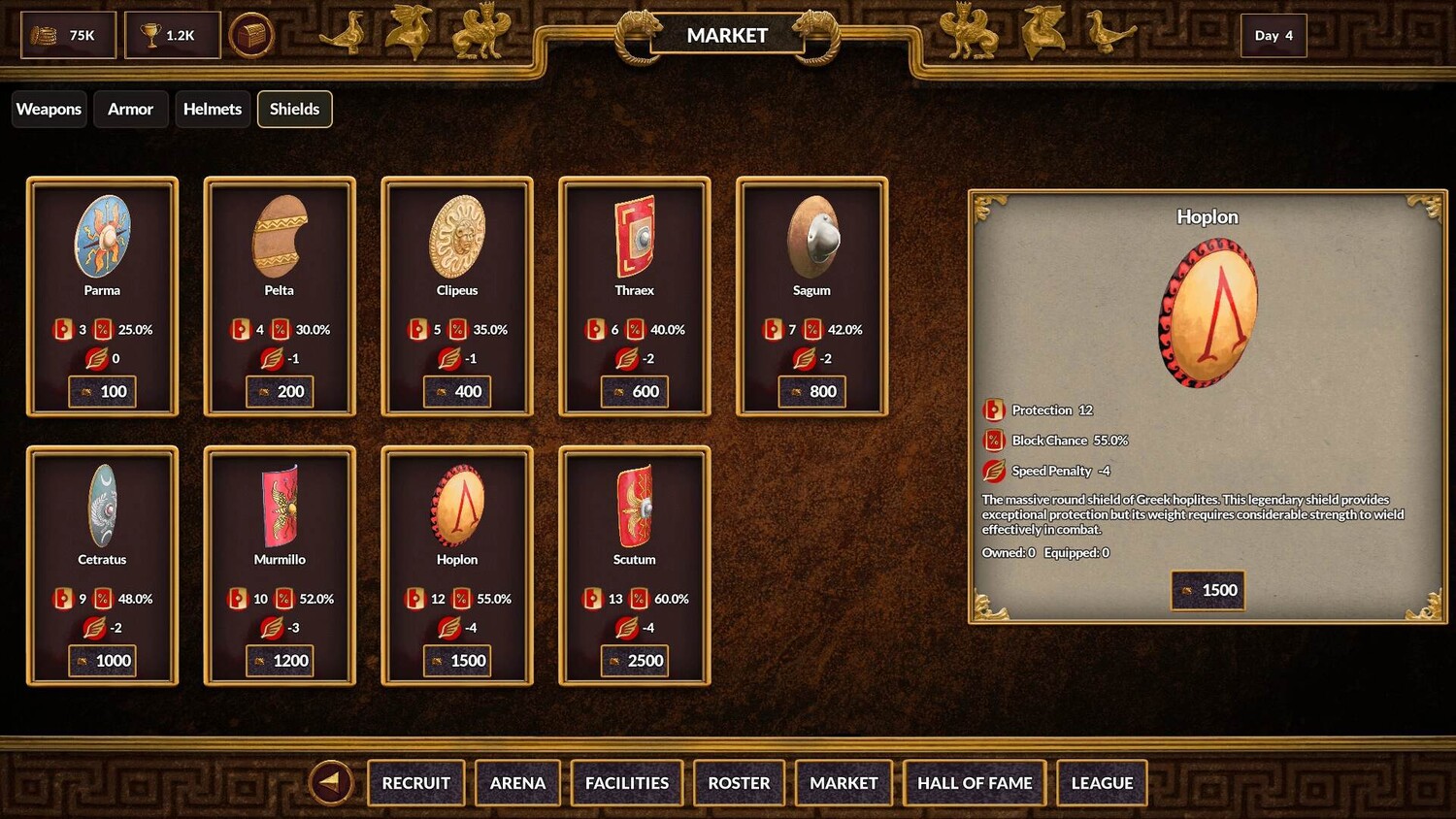Screen dimensions: 1456x819
Task: Pick the Scutum shield card
Action: tap(635, 565)
